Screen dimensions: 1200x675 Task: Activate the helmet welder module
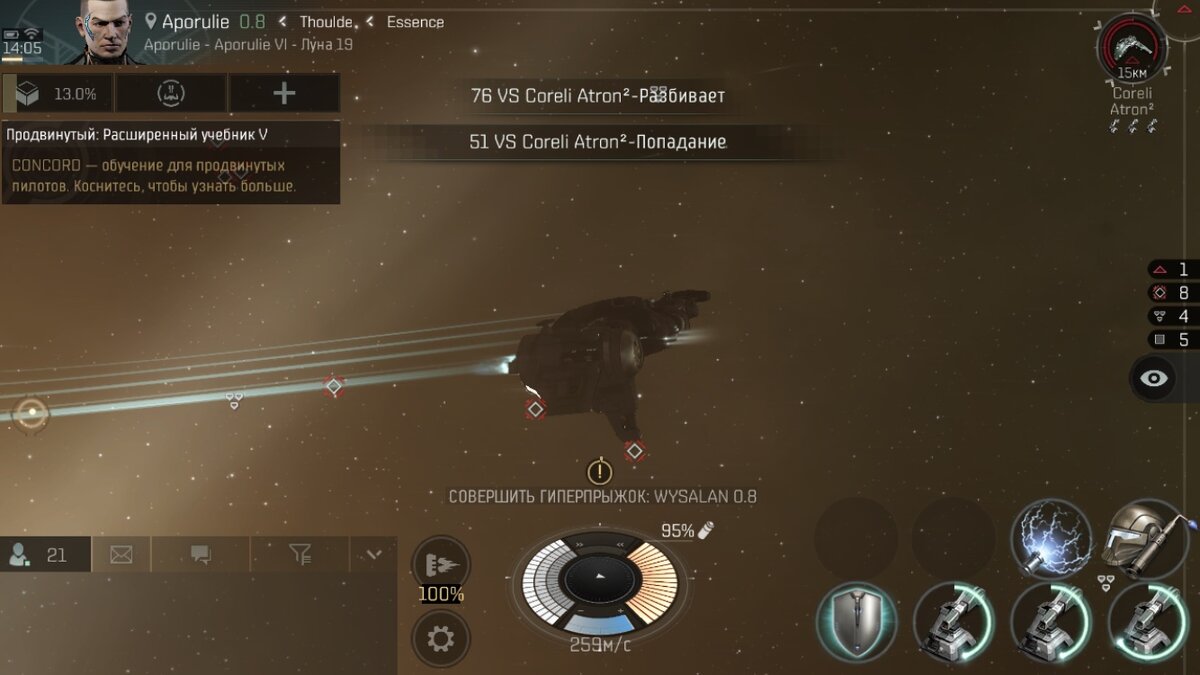coord(1147,538)
